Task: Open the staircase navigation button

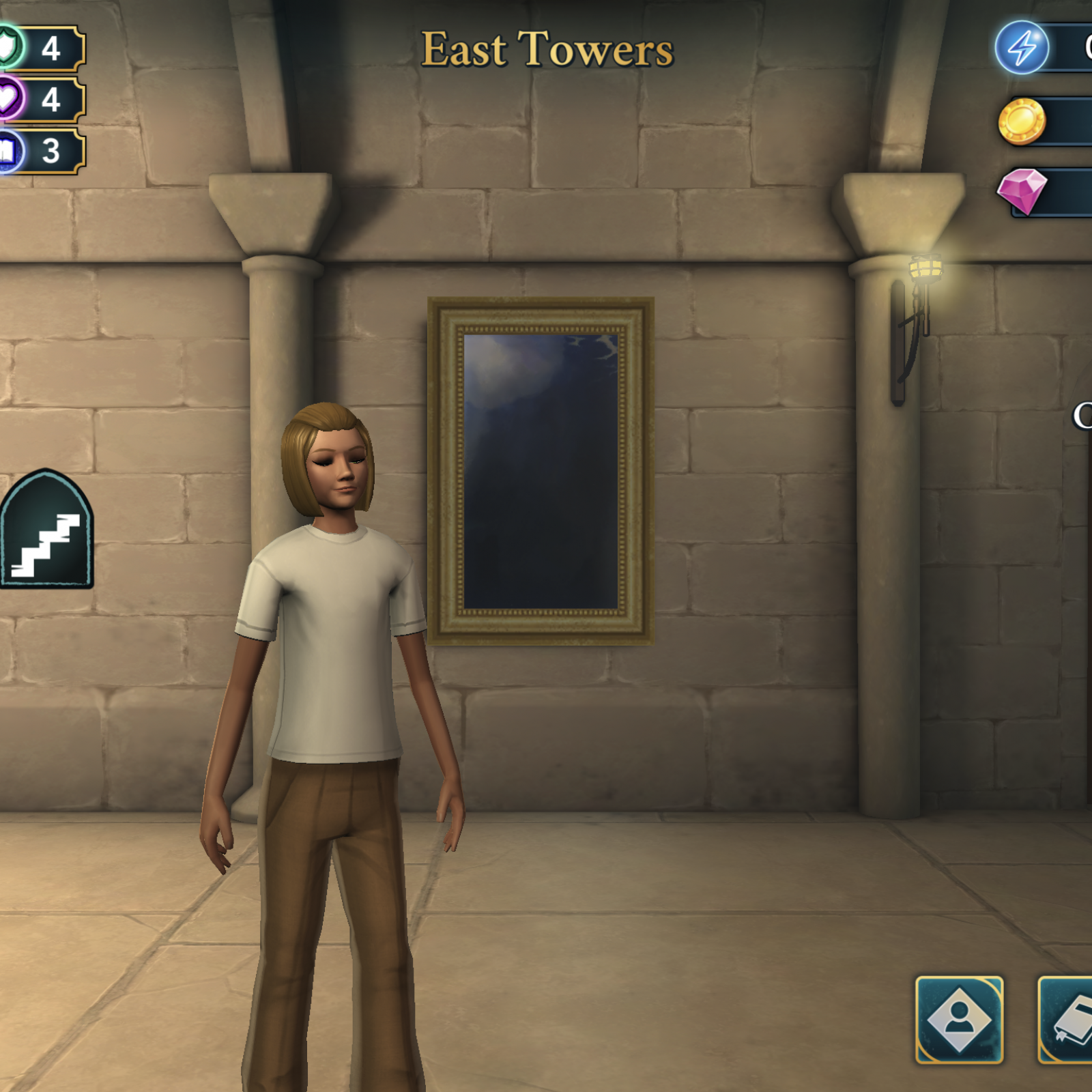Action: pos(46,530)
